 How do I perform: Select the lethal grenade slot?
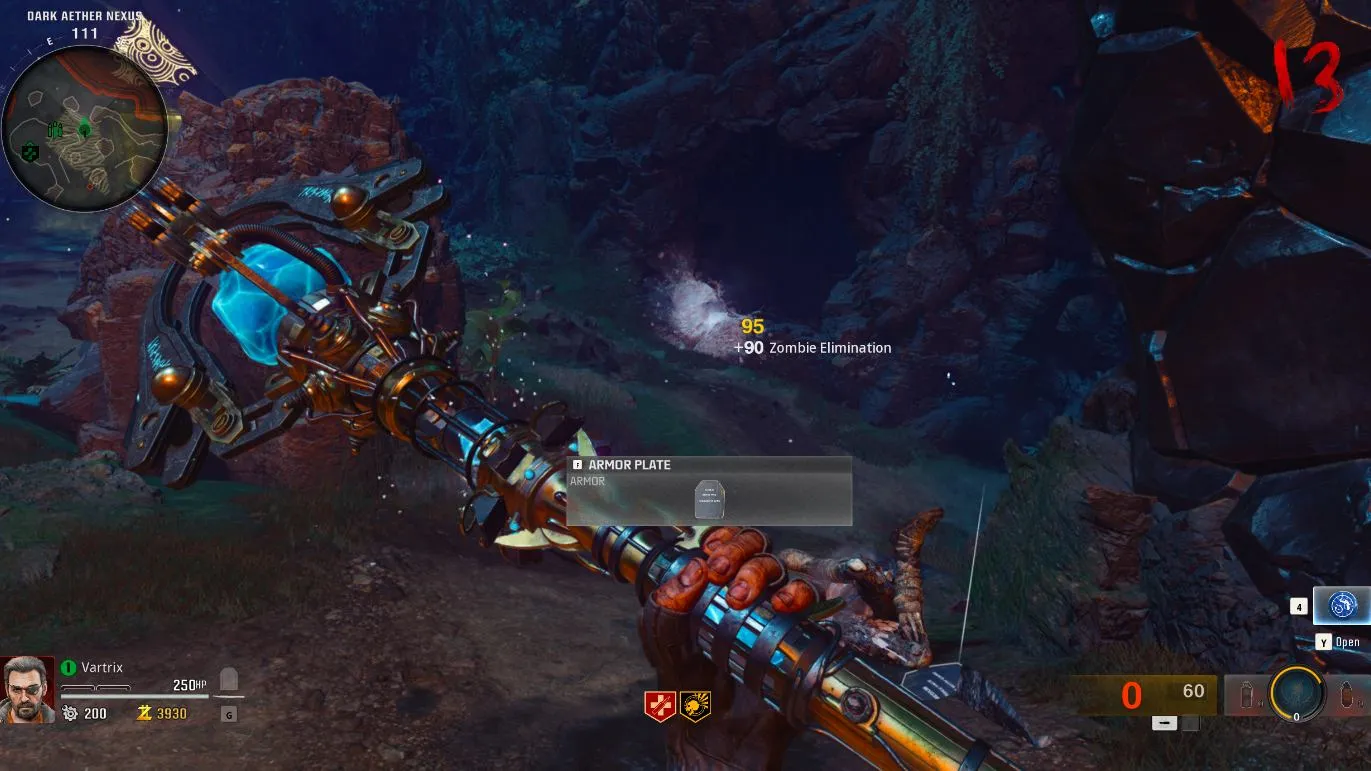[x=1347, y=694]
